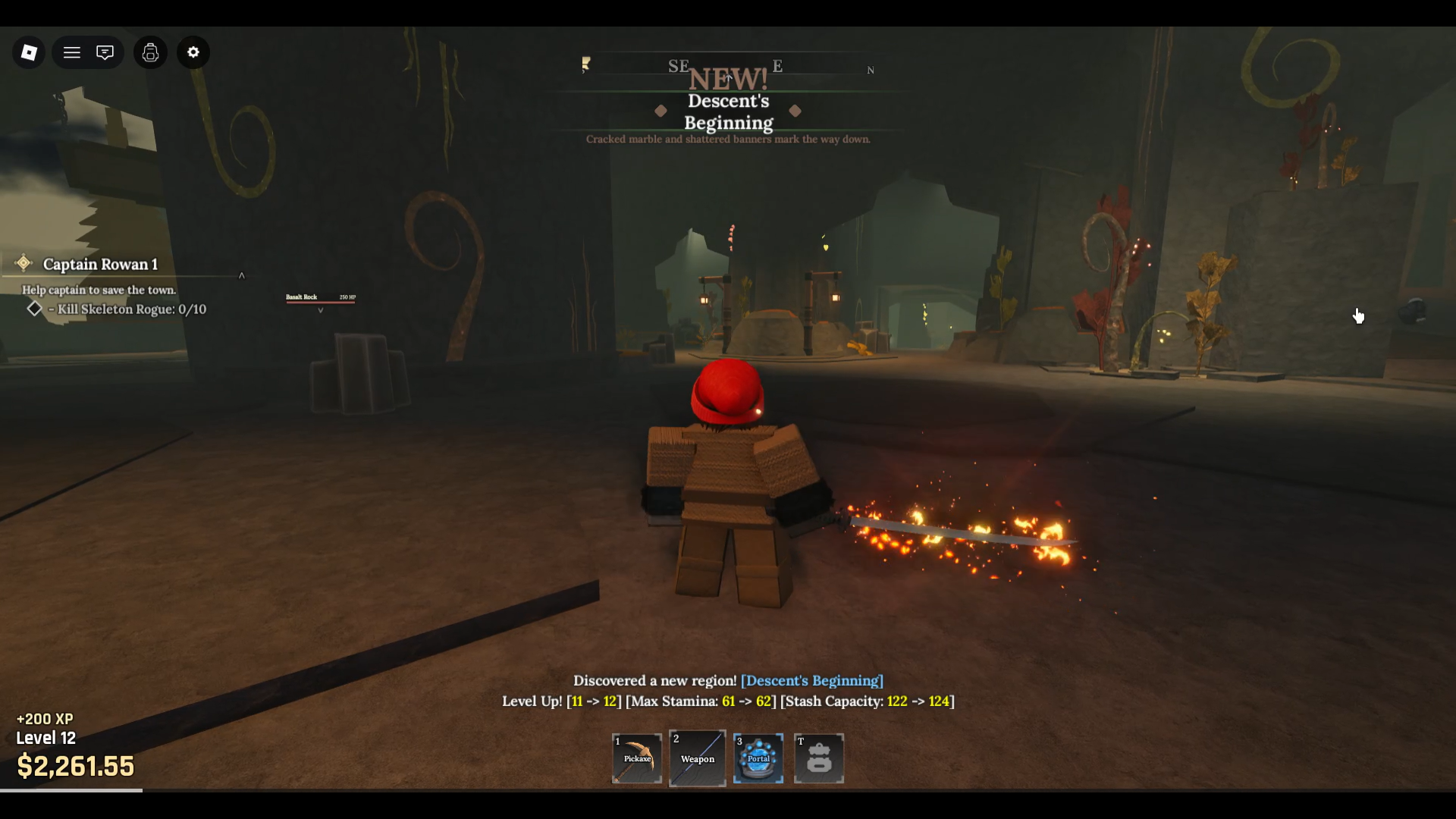The image size is (1456, 819).
Task: Click the Descent's Beginning region link in chat
Action: tap(811, 680)
